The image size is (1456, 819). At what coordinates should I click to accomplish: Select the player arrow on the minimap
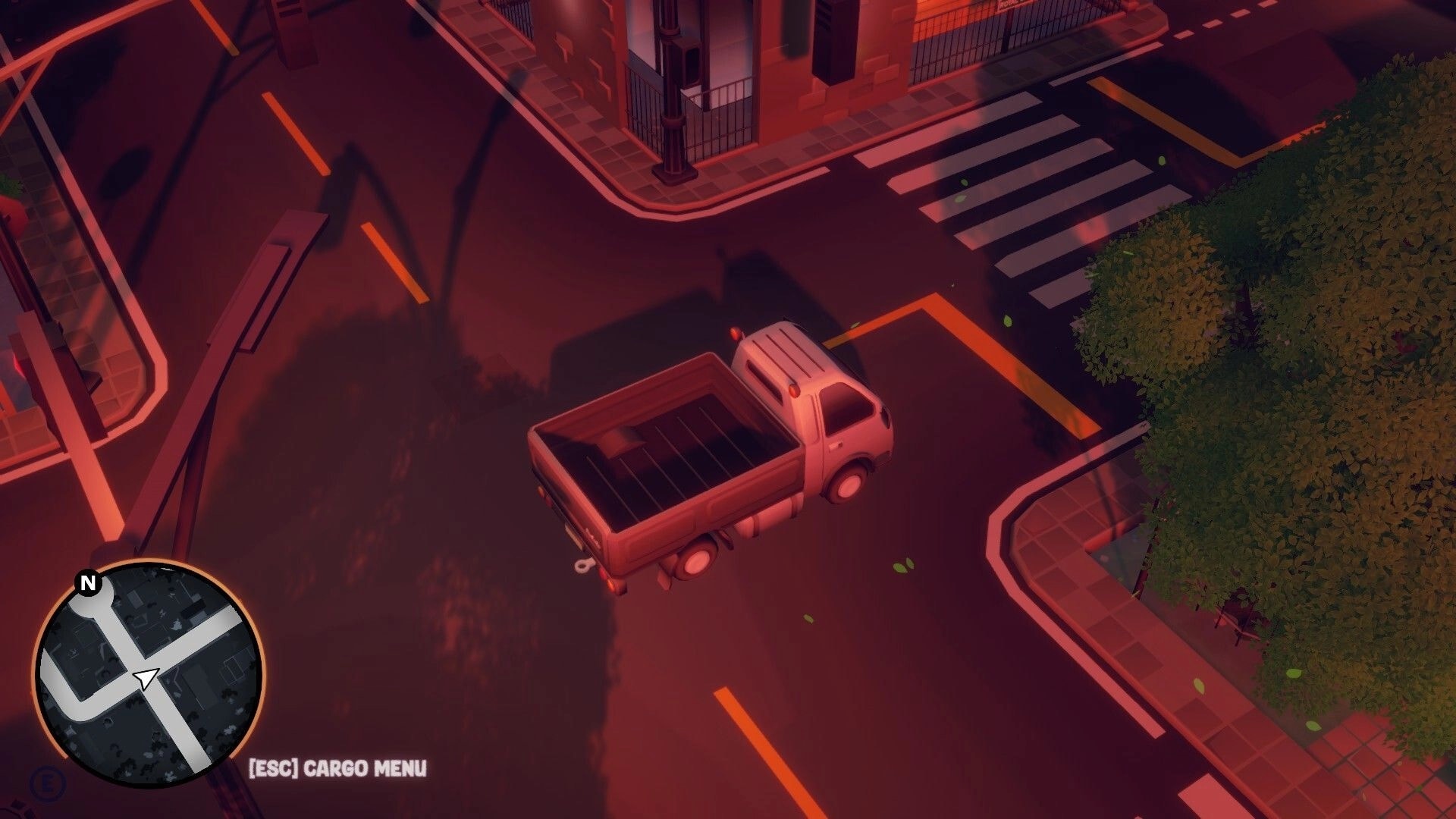tap(146, 676)
